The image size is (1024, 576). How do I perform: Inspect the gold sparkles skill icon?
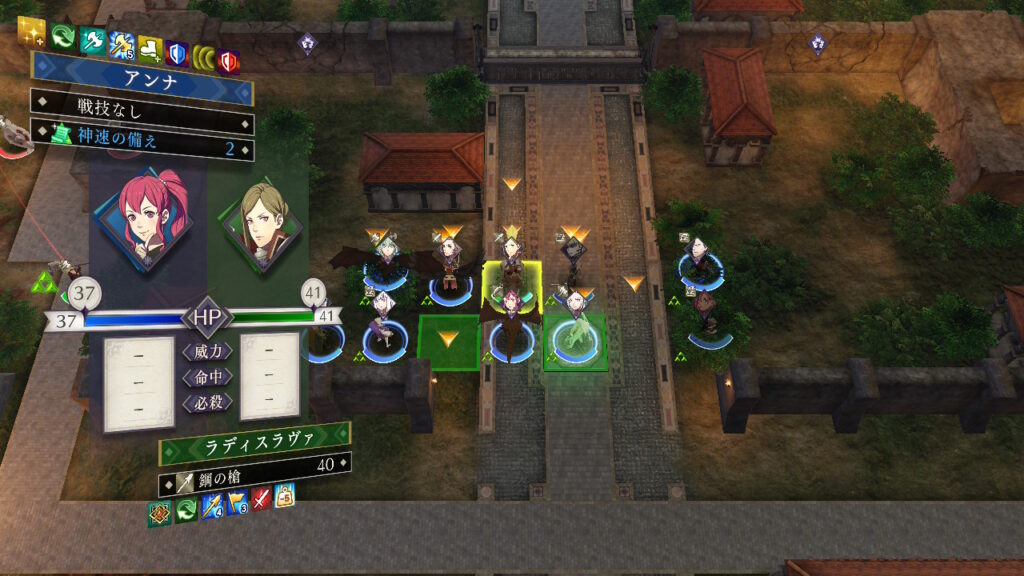click(x=33, y=33)
